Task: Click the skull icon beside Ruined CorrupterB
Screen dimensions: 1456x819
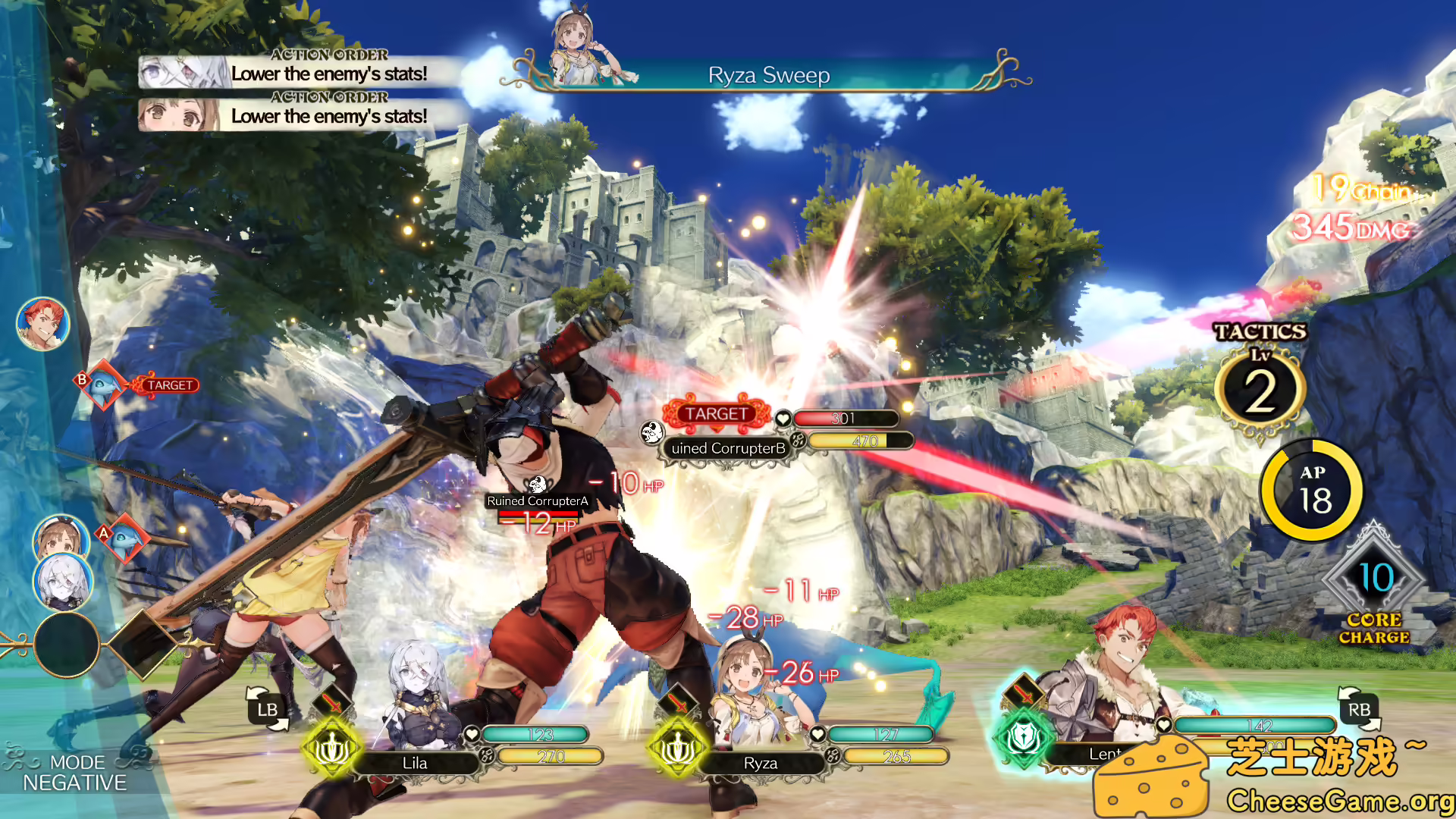Action: pos(653,432)
